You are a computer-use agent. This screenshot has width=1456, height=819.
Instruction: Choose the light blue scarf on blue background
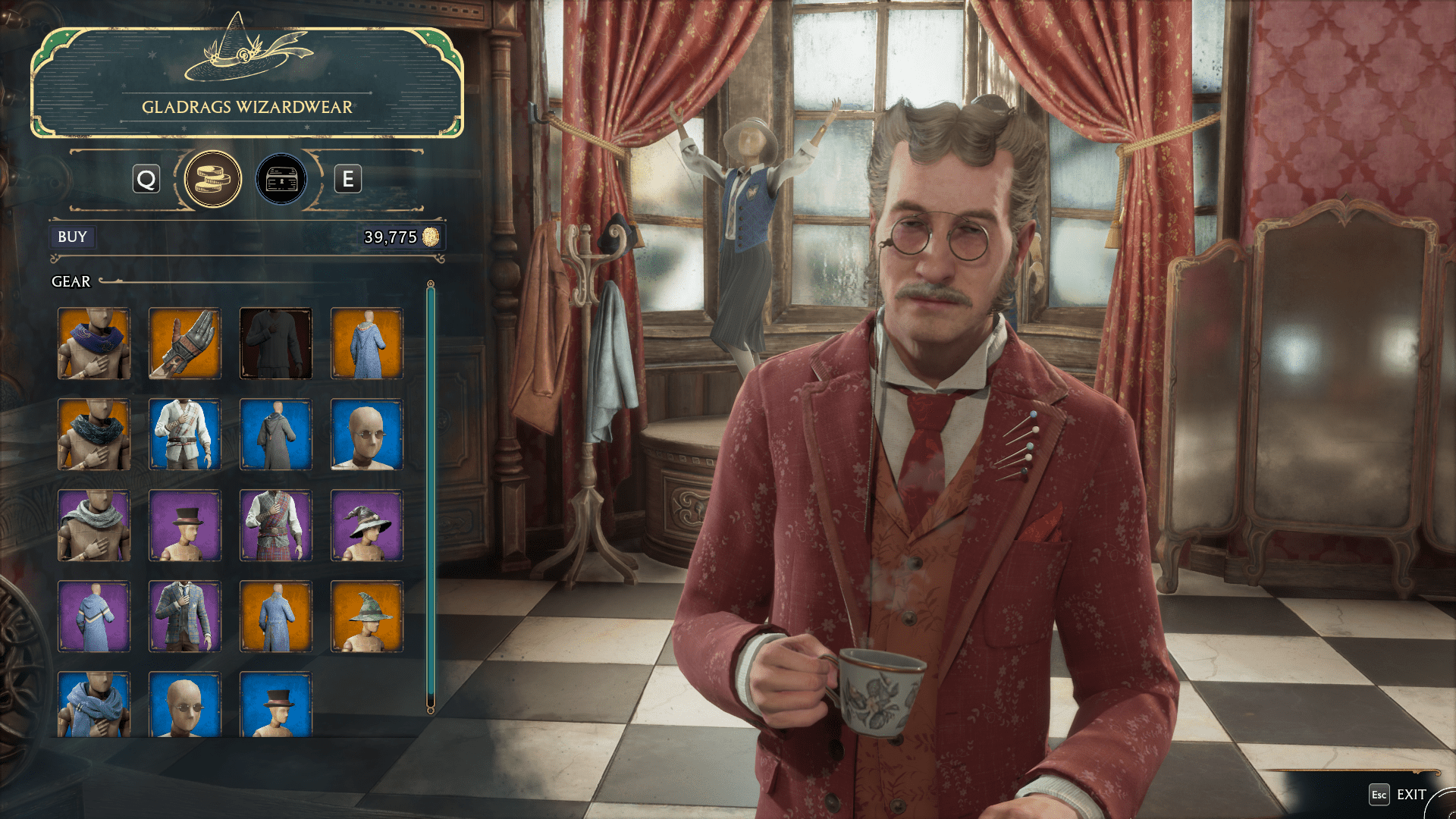click(93, 704)
